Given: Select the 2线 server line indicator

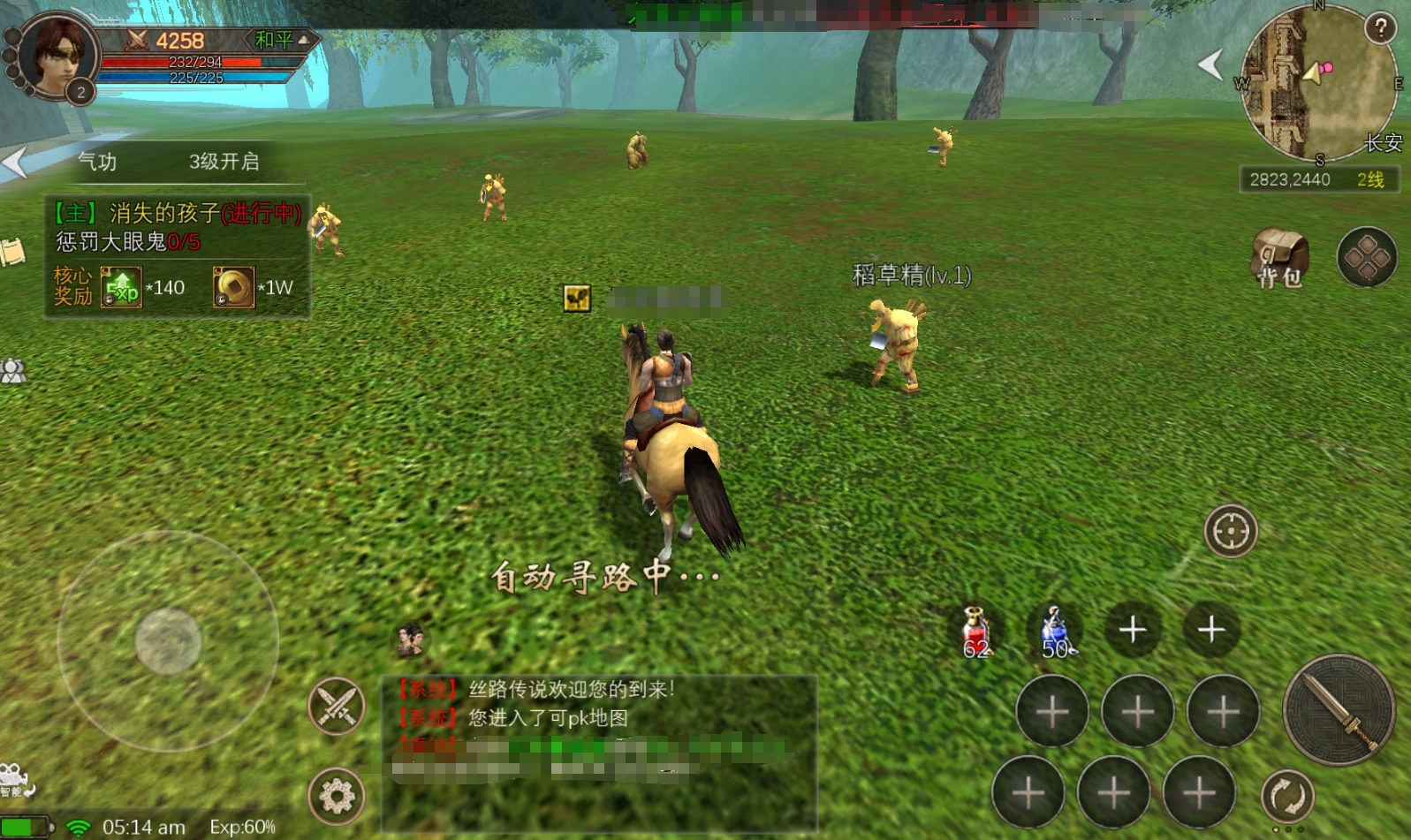Looking at the screenshot, I should [1369, 180].
